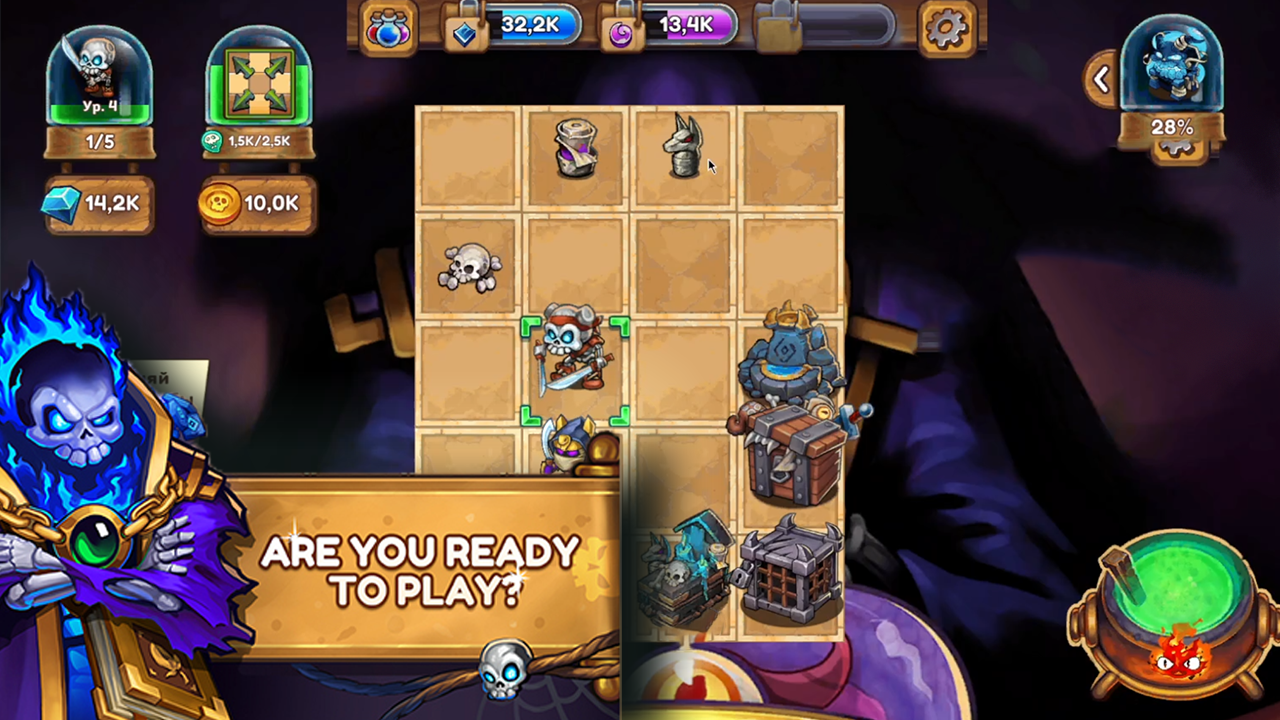
Task: Open the settings gear menu
Action: coord(946,26)
